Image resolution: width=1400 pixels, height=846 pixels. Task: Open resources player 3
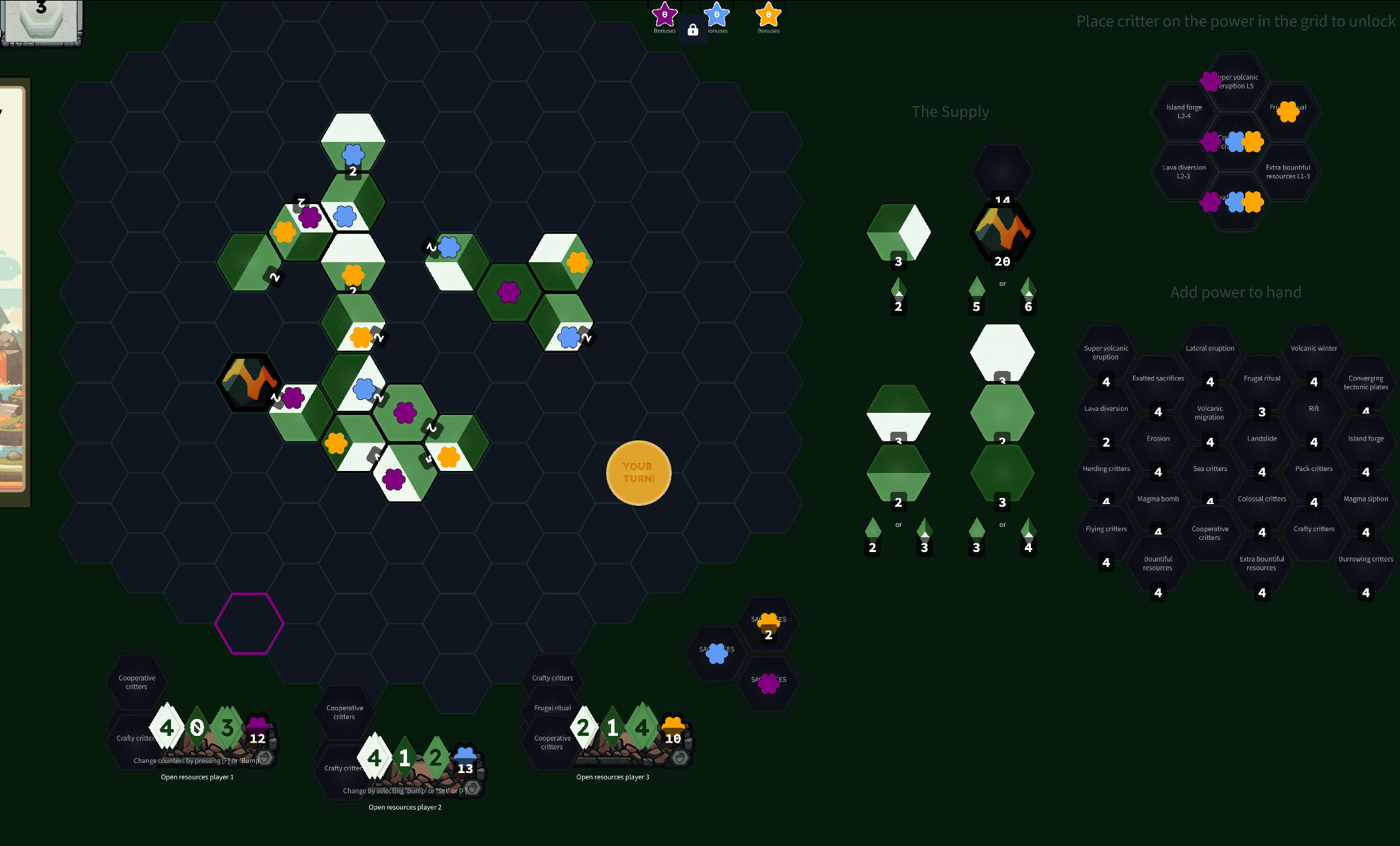click(x=612, y=777)
